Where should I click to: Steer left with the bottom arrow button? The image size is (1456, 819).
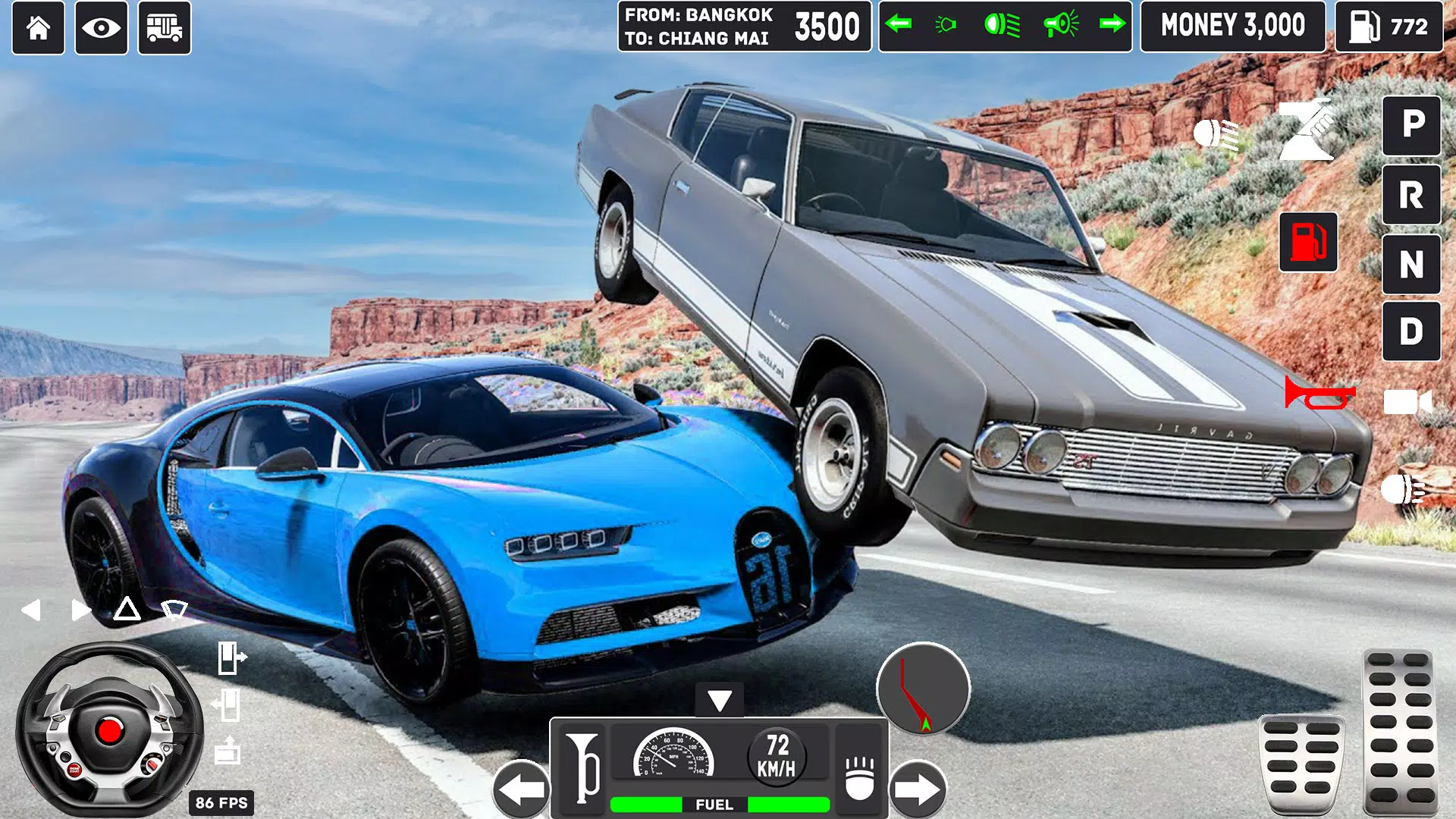(x=521, y=789)
